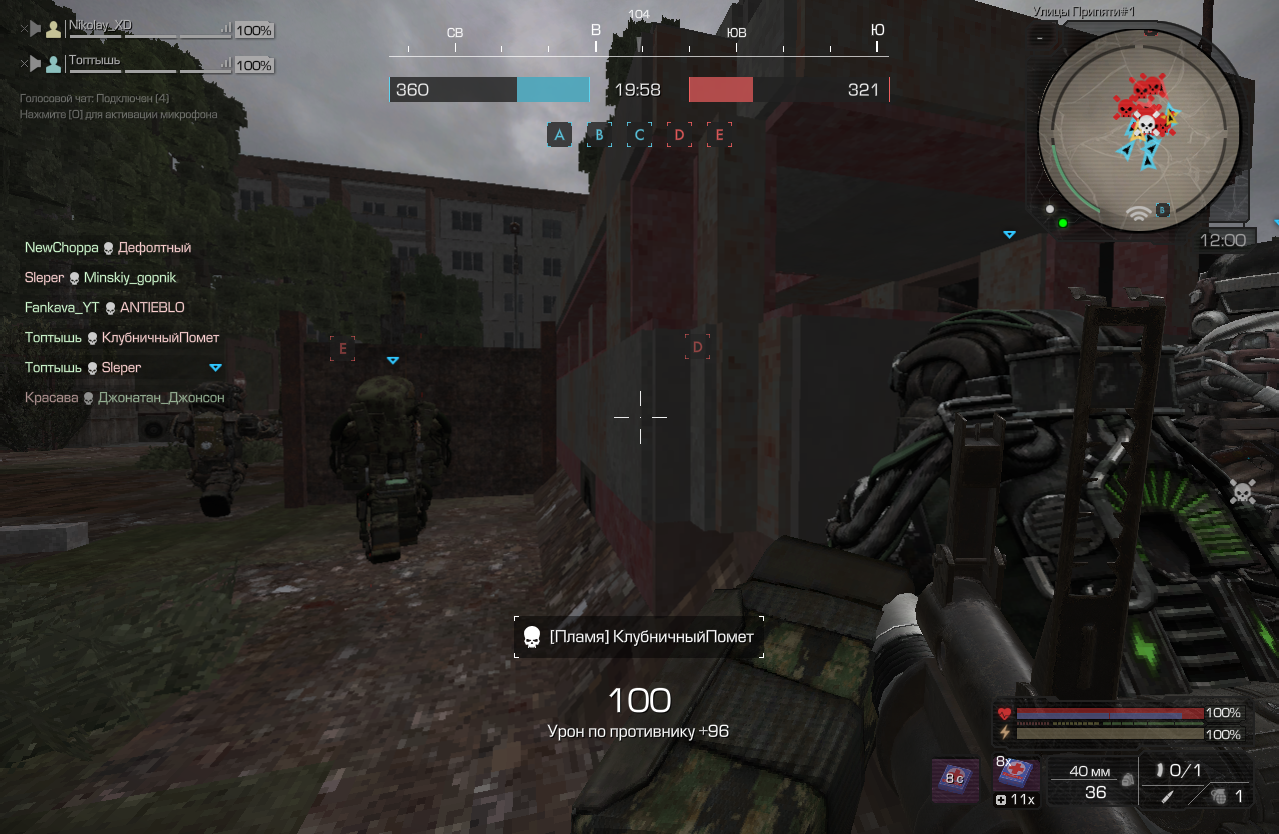This screenshot has width=1279, height=834.
Task: Click the Nikolay_XD squad member name
Action: click(100, 25)
